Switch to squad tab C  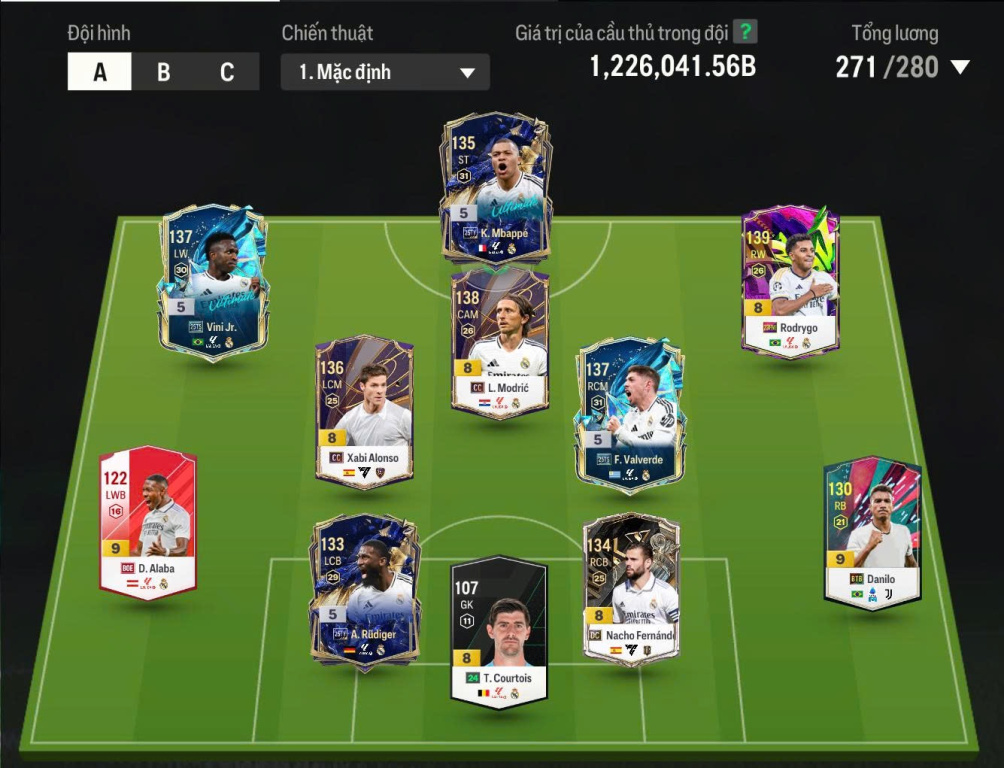[x=227, y=72]
